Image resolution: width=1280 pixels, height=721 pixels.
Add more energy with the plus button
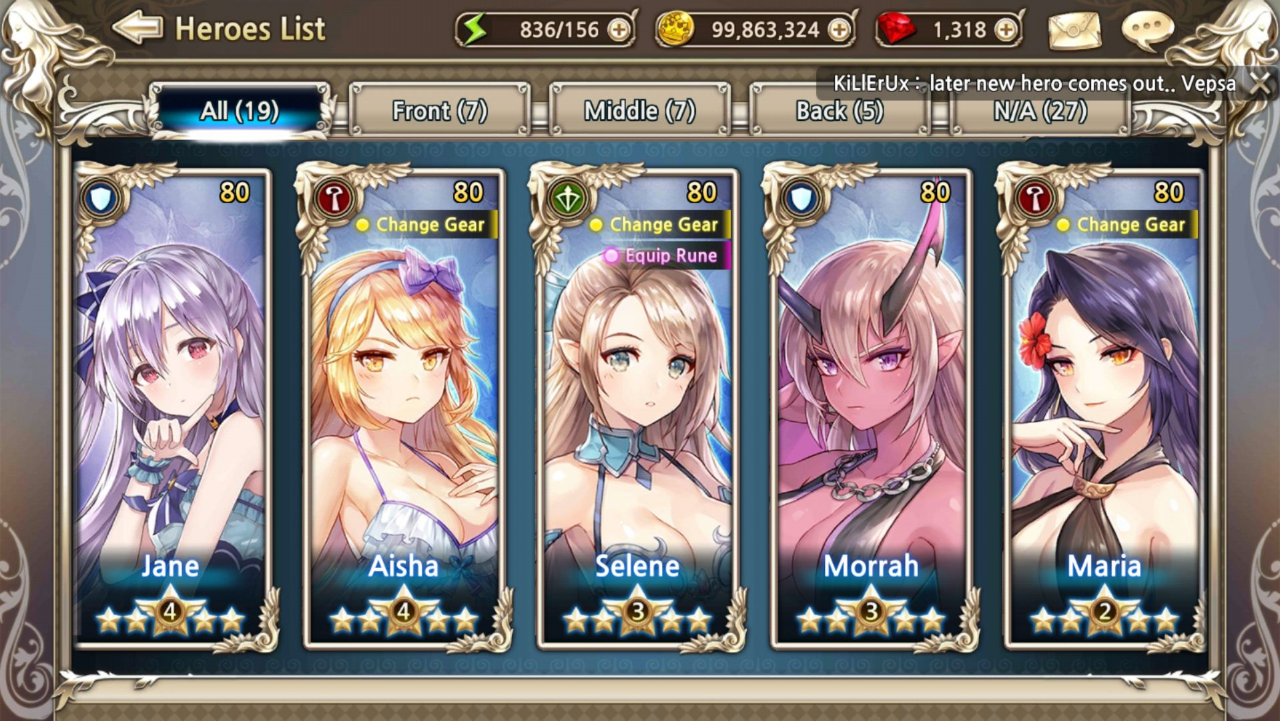(x=620, y=30)
